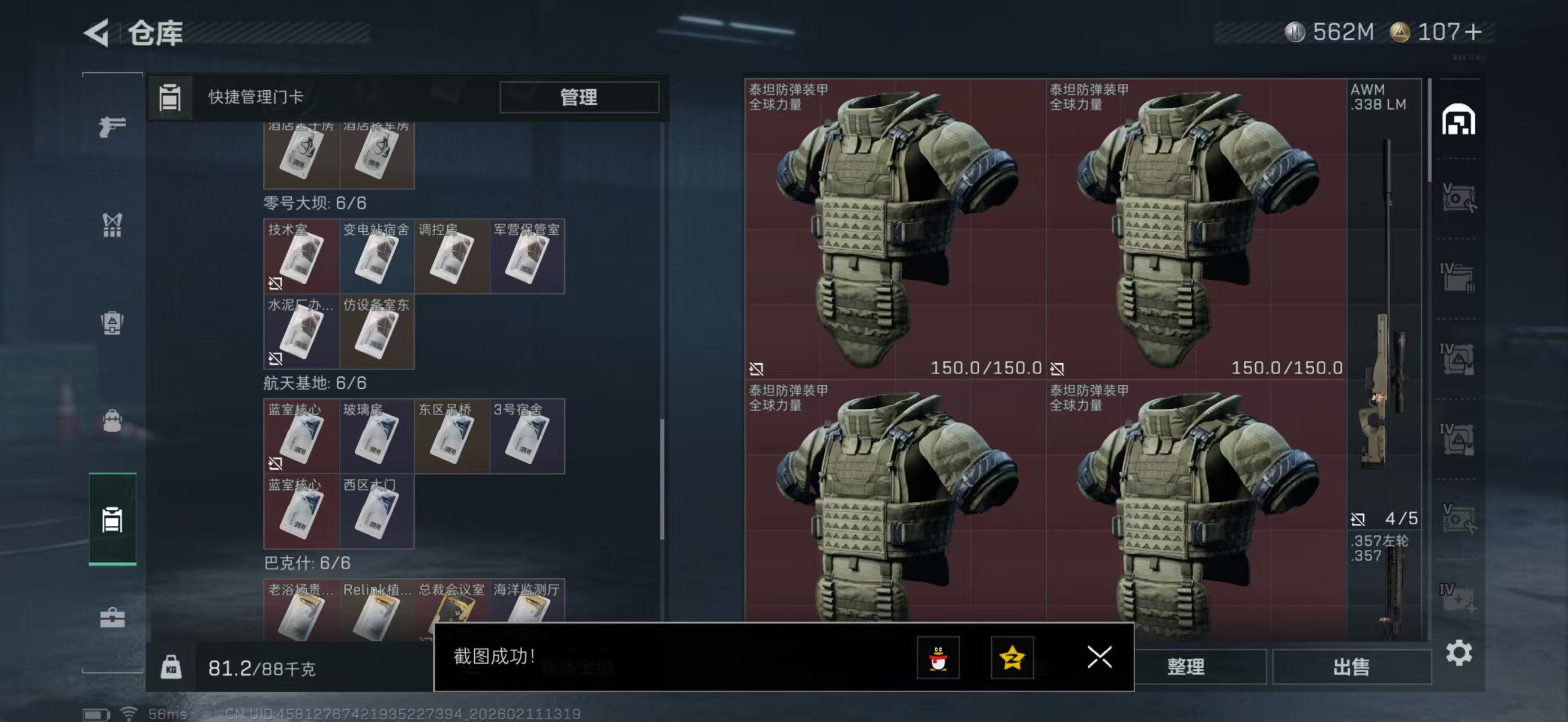Collapse the 巴克什 keycard section

[x=304, y=563]
